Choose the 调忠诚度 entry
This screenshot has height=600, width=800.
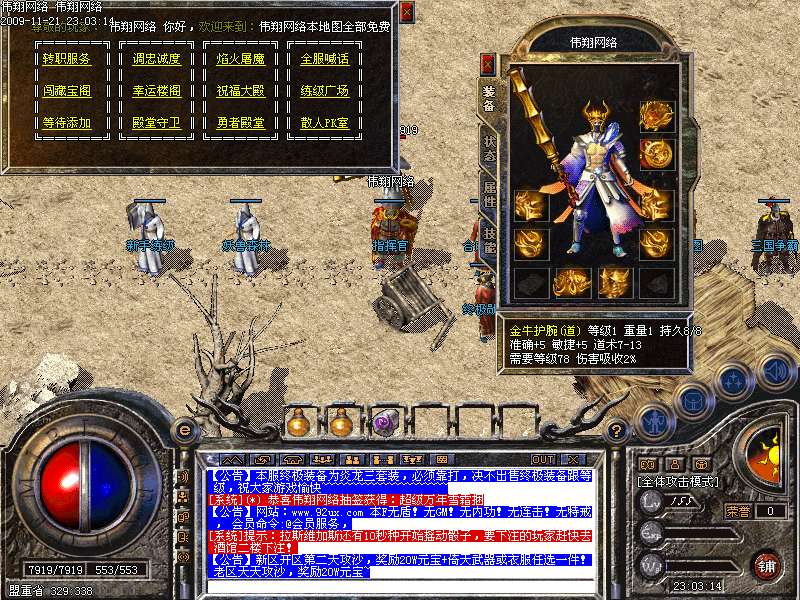(157, 59)
